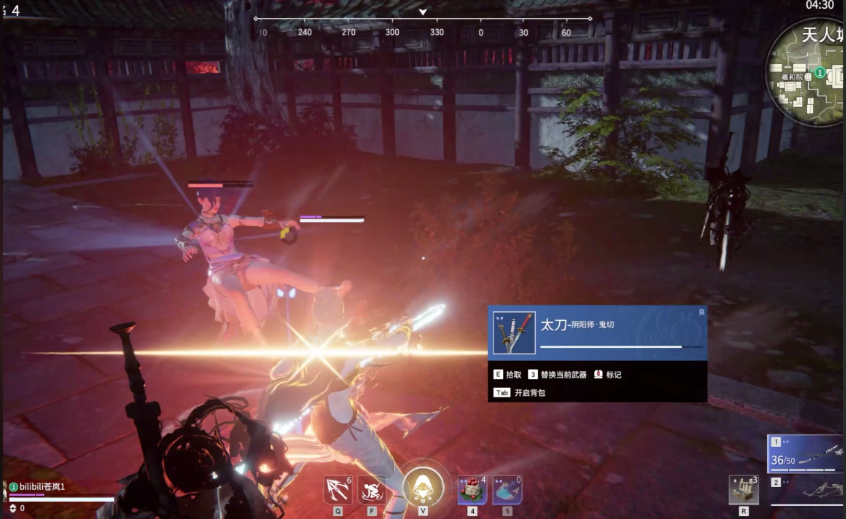The width and height of the screenshot is (846, 519).
Task: Select the primary weapon slot showing 36/50
Action: tap(806, 453)
